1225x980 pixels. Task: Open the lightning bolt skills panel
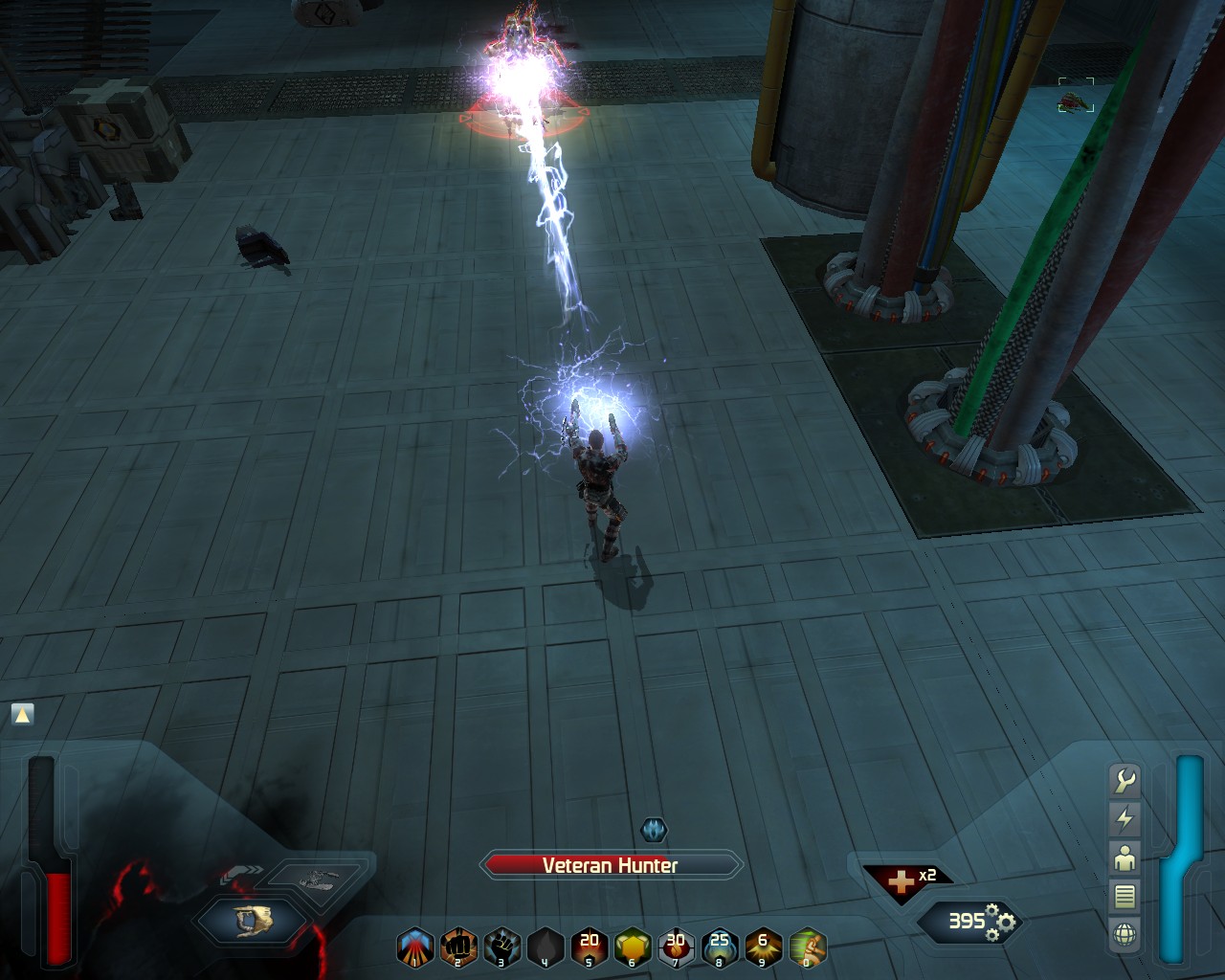click(1125, 819)
